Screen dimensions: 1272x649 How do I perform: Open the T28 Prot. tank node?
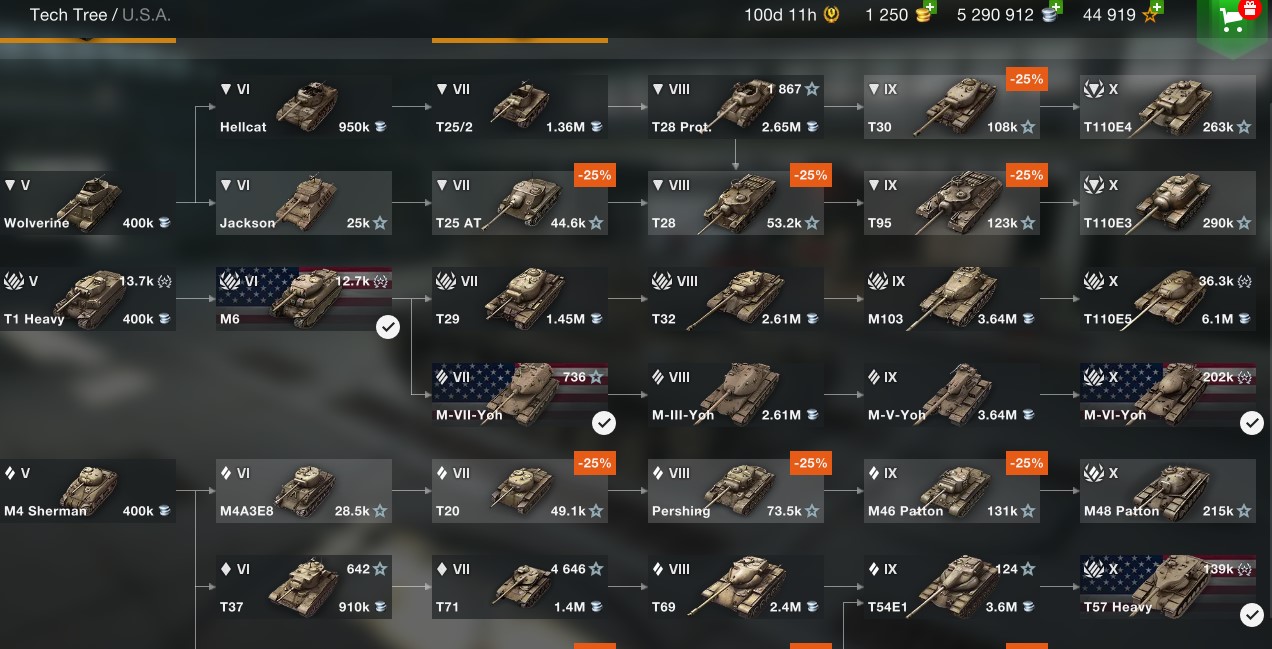coord(736,107)
